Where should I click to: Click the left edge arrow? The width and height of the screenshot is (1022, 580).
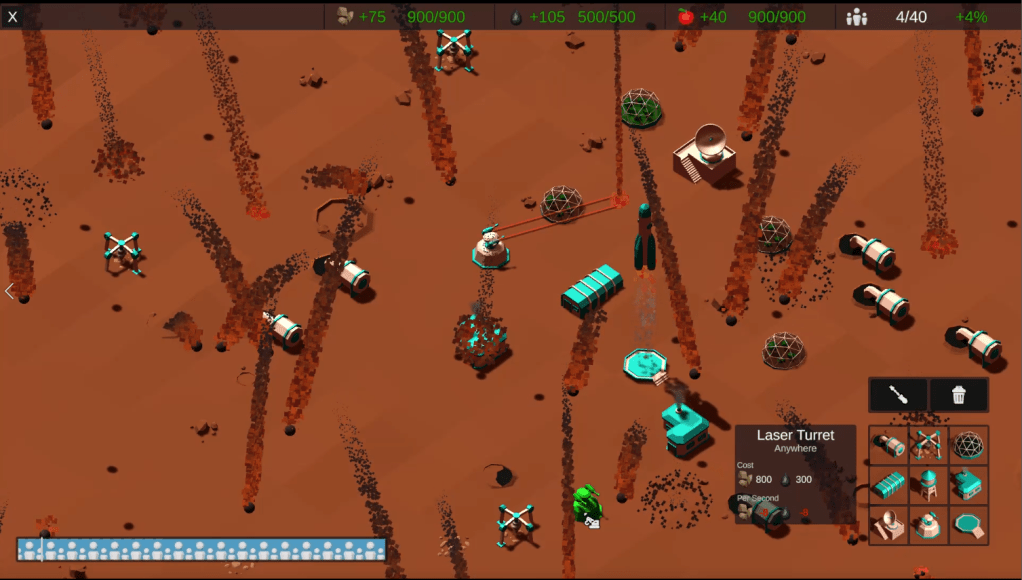[9, 292]
